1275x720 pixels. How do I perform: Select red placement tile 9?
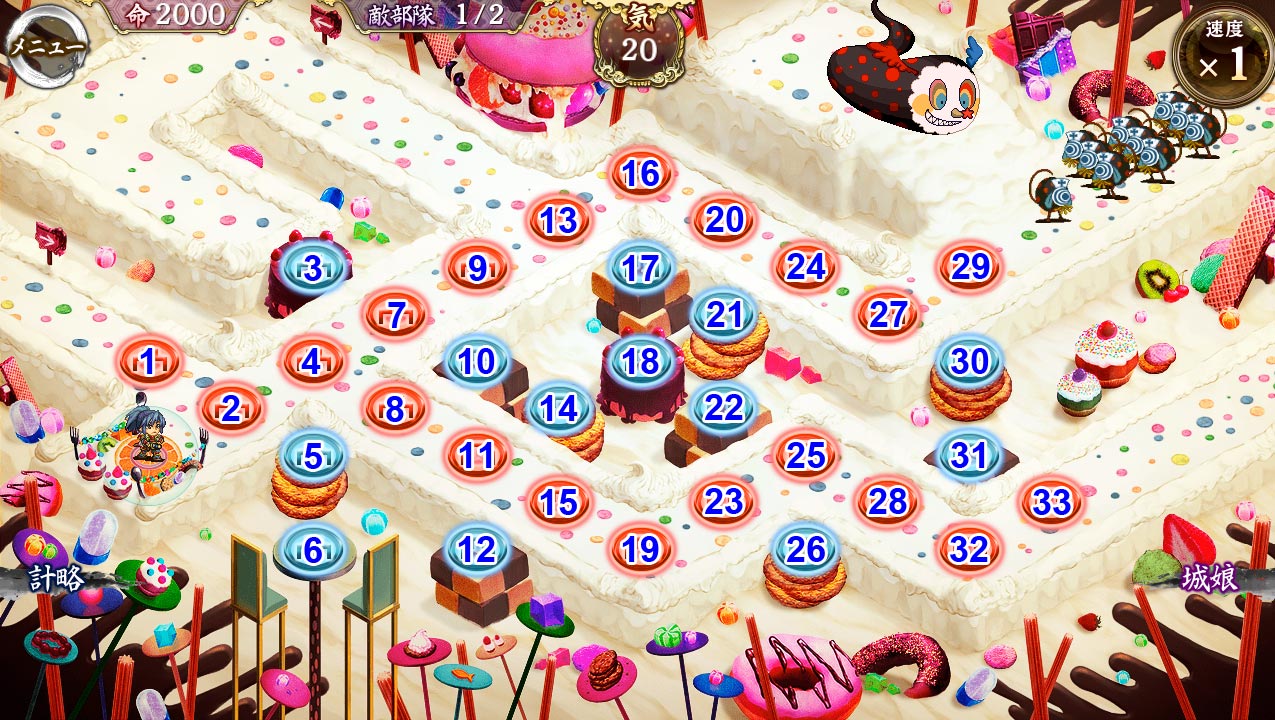point(477,268)
